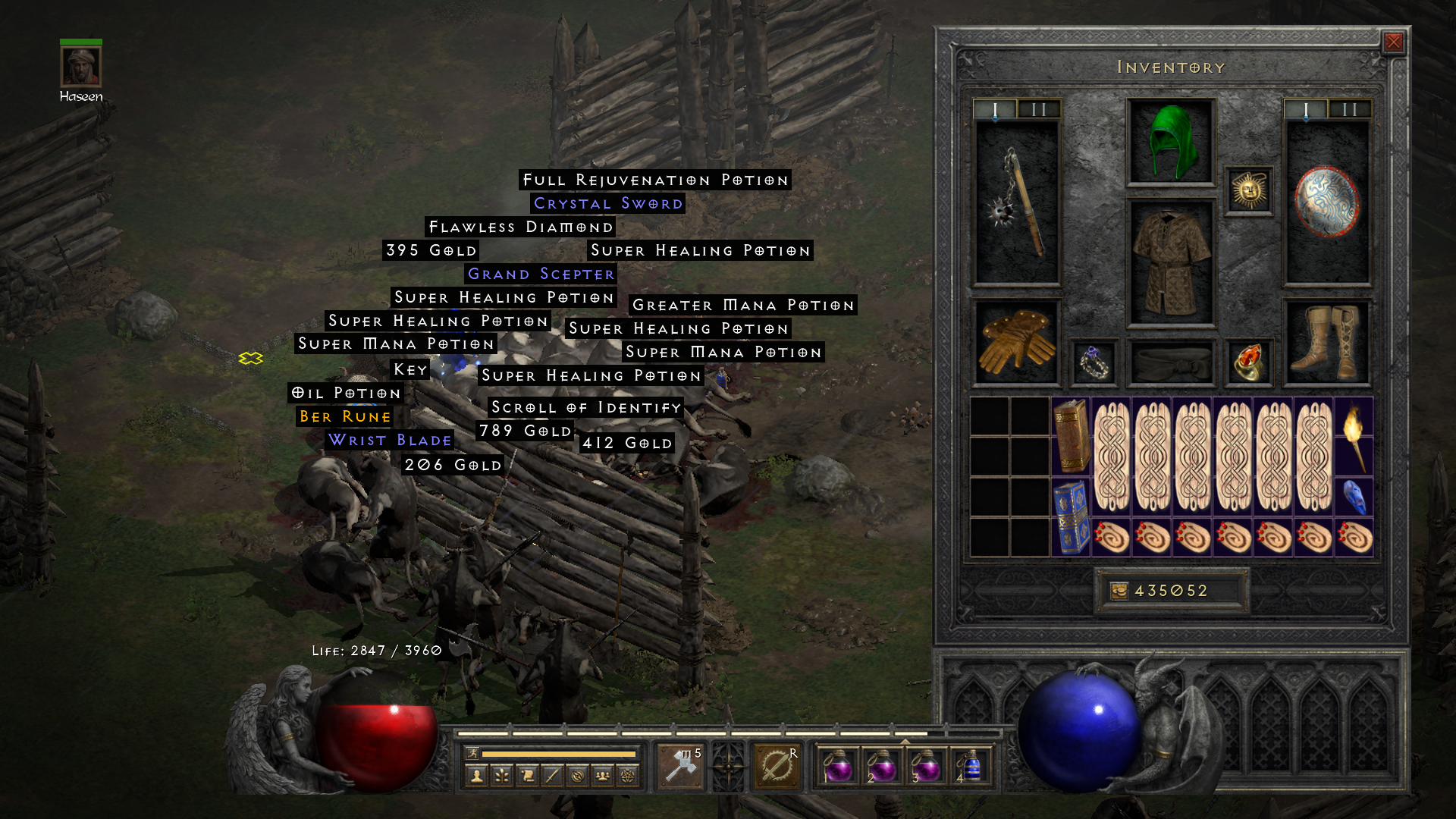1456x819 pixels.
Task: Open the Party screen icon
Action: click(603, 774)
